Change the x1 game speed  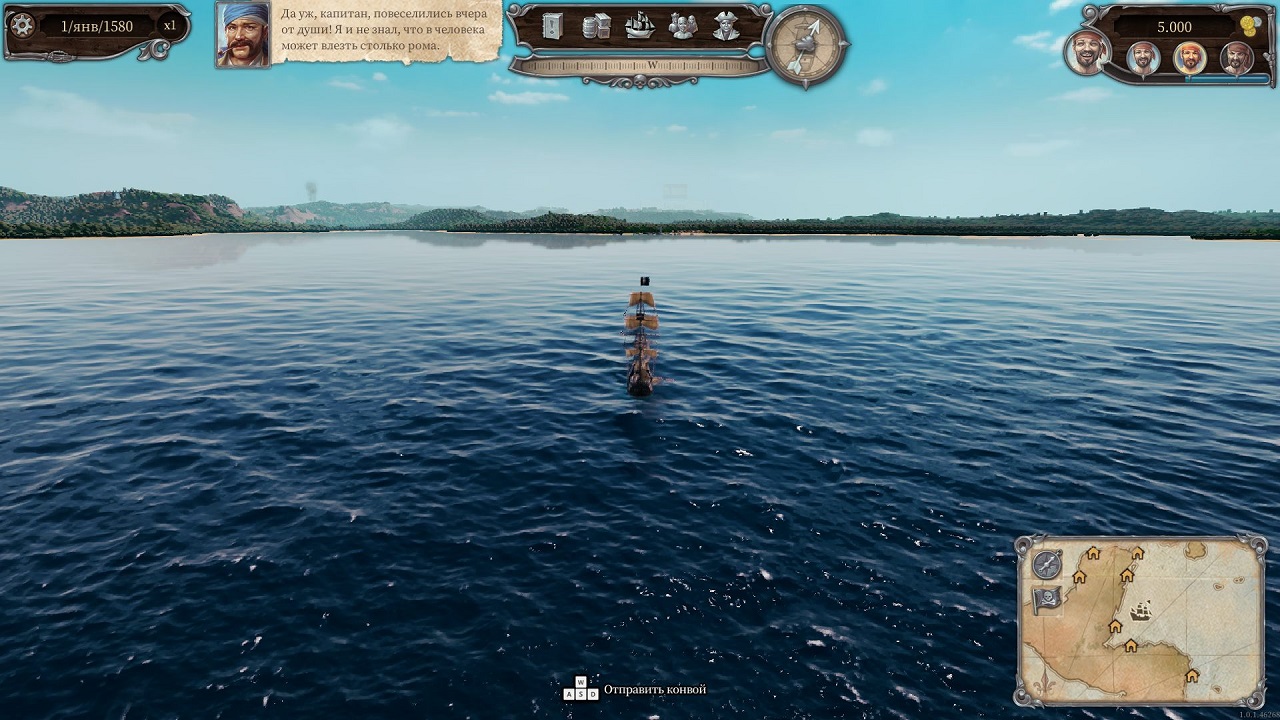pyautogui.click(x=170, y=27)
